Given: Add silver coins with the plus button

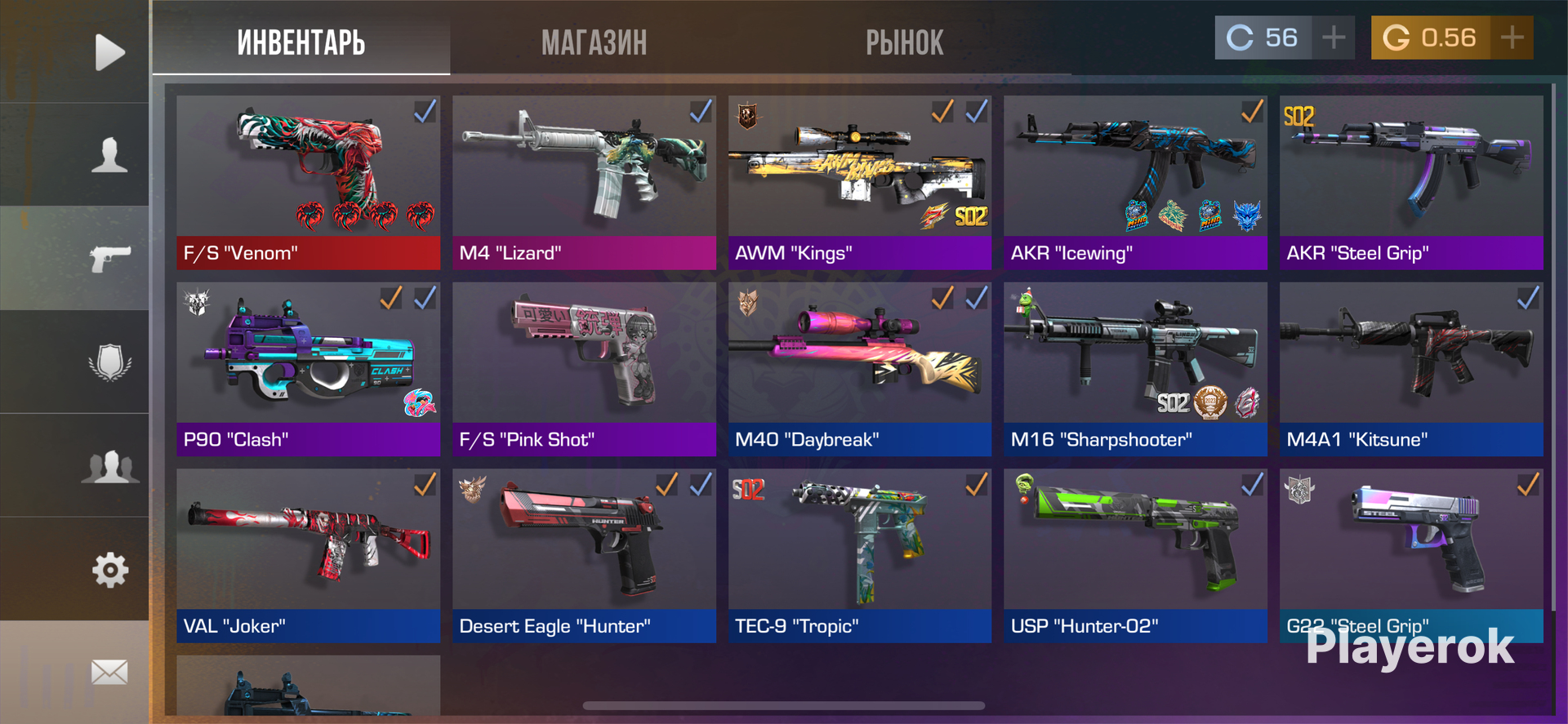Looking at the screenshot, I should [x=1333, y=38].
